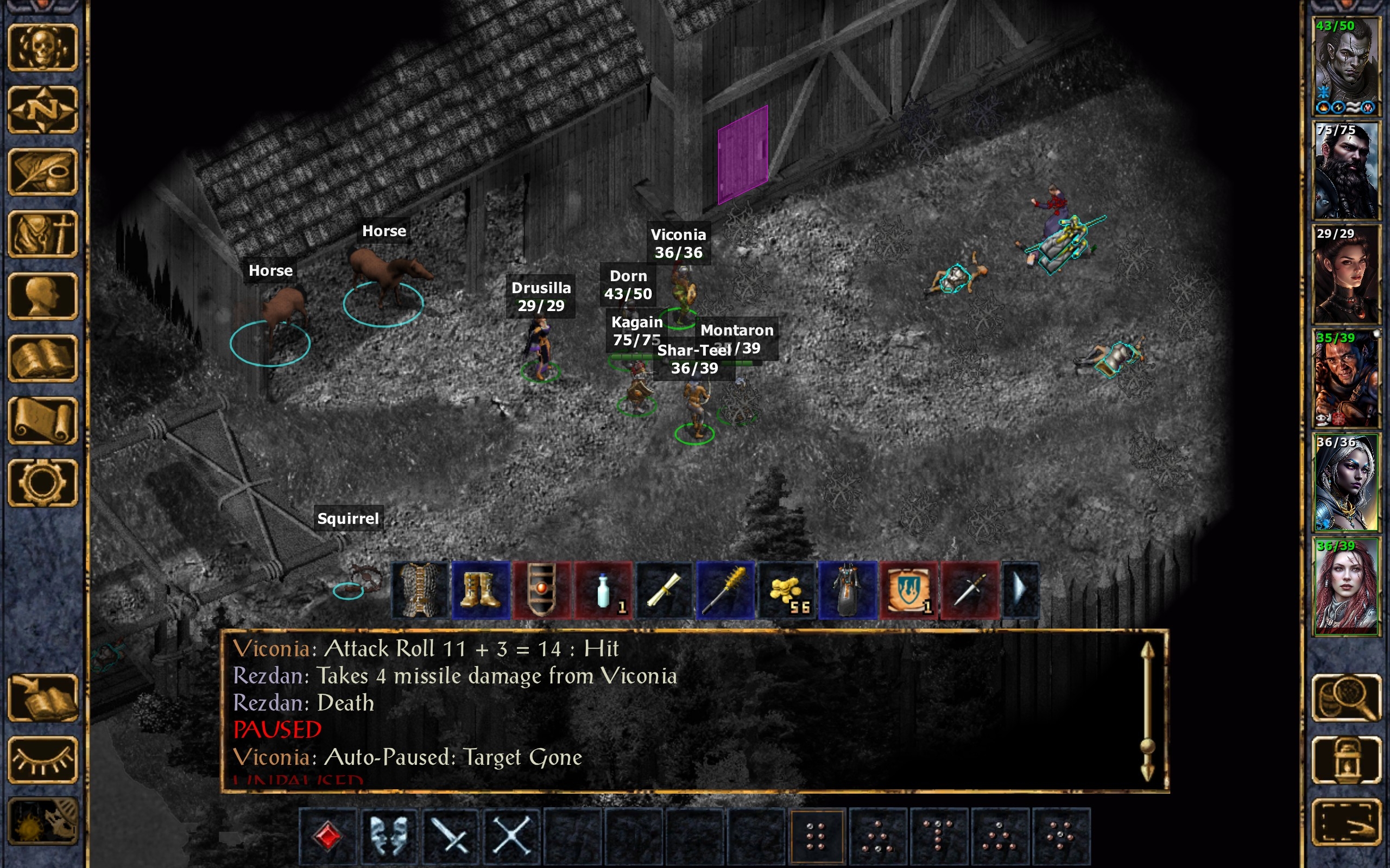The height and width of the screenshot is (868, 1390).
Task: Open the options gear menu
Action: point(43,483)
